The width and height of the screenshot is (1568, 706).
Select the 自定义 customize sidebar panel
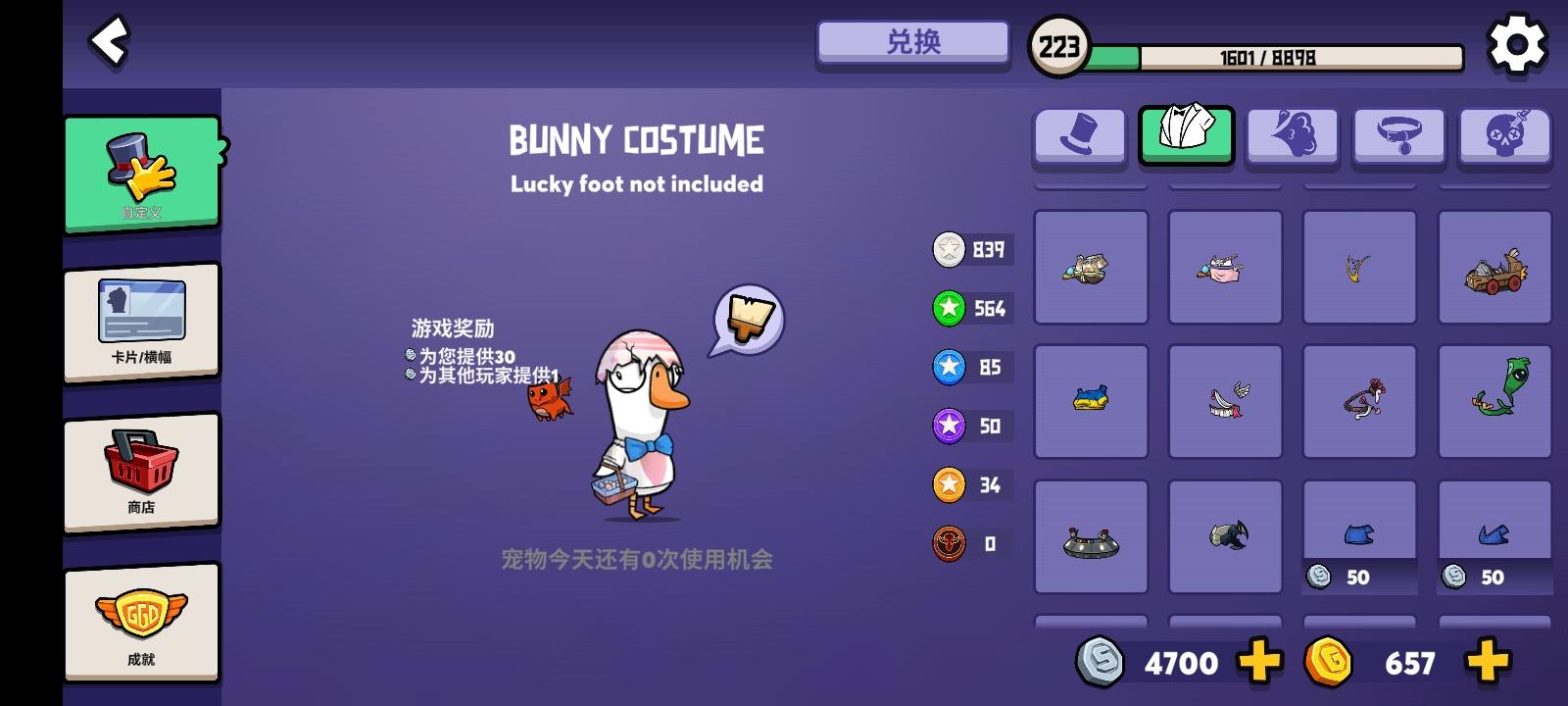[x=142, y=175]
